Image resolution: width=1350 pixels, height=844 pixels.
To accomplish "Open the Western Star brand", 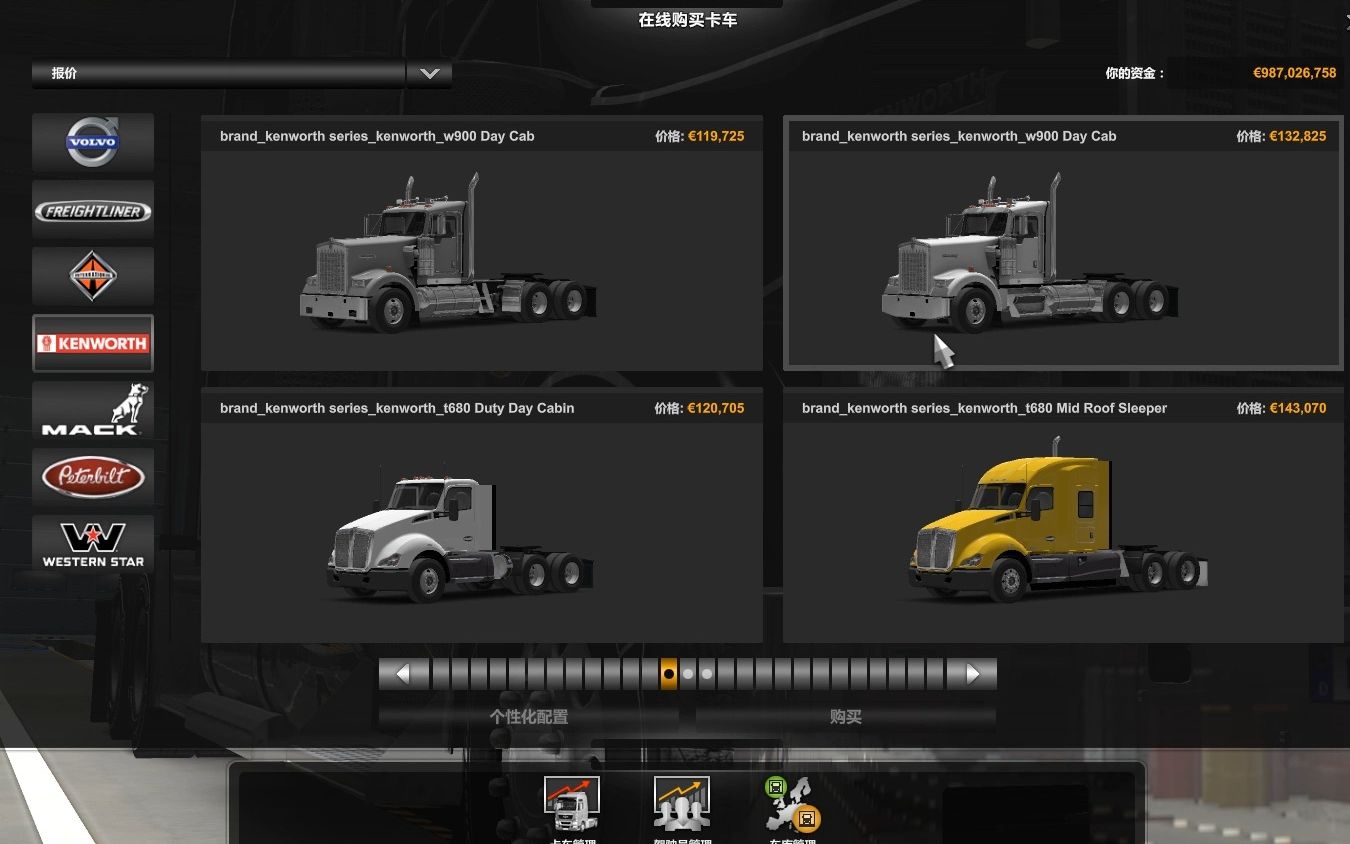I will point(93,544).
